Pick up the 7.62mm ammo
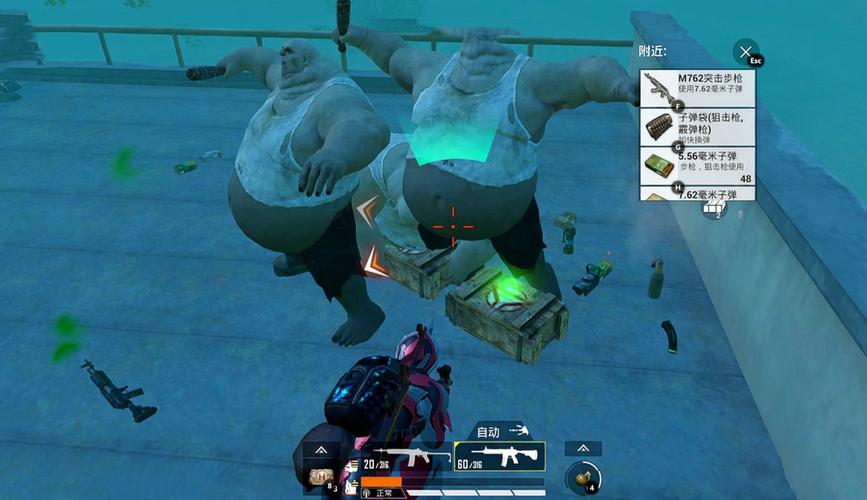 697,194
